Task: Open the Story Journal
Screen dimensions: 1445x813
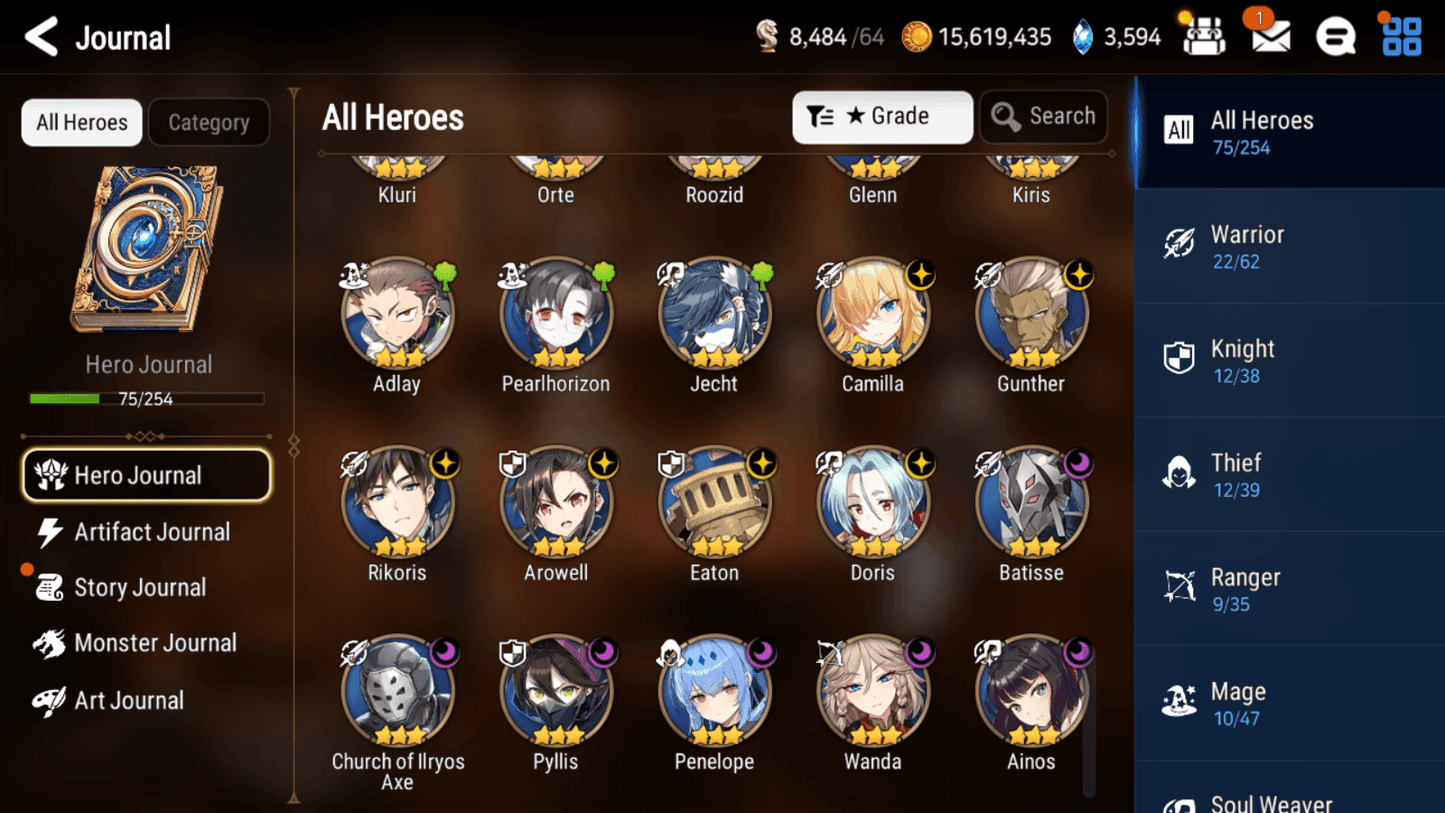Action: [139, 587]
